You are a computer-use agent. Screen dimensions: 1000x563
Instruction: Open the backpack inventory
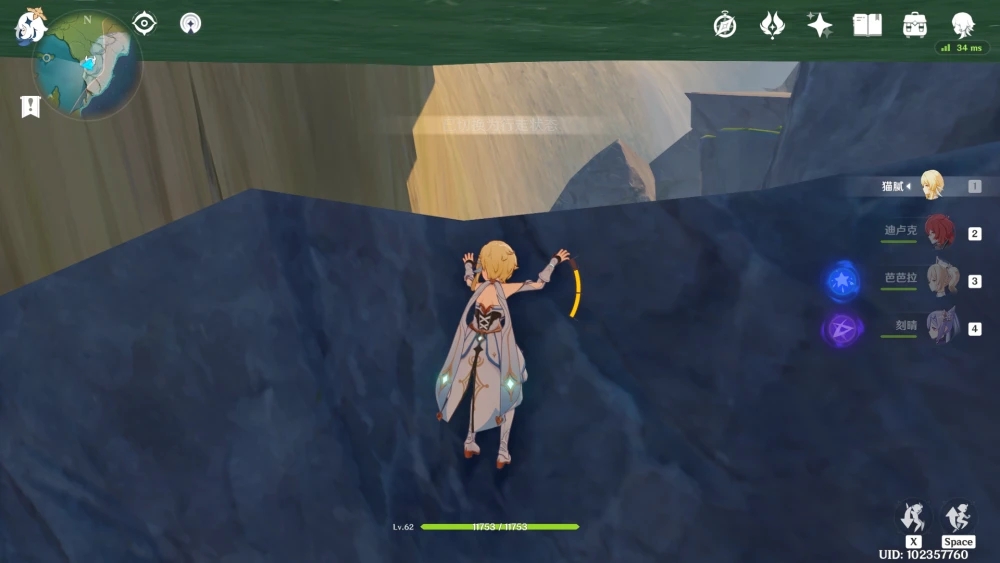tap(914, 25)
